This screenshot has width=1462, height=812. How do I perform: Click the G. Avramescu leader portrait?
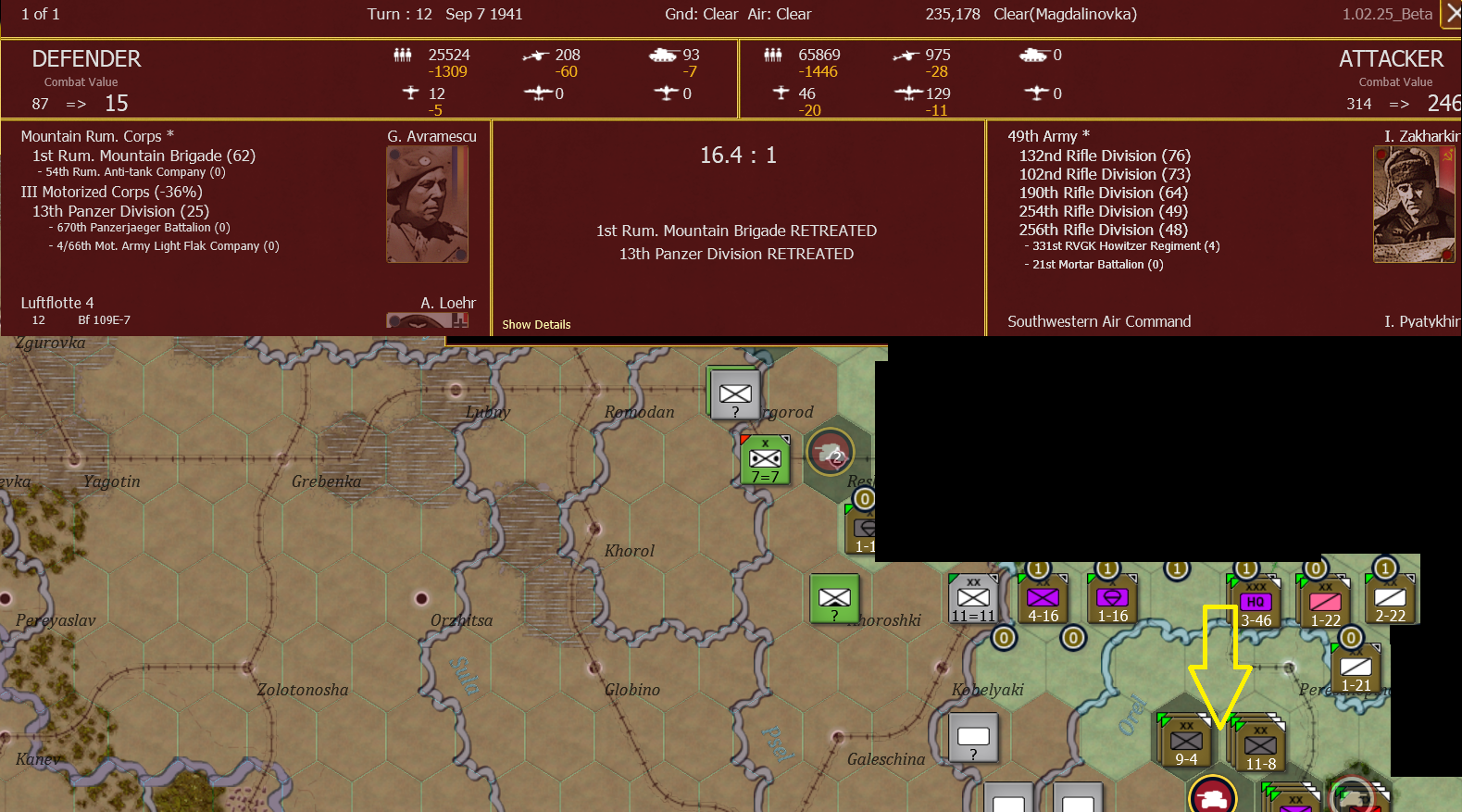click(x=427, y=204)
